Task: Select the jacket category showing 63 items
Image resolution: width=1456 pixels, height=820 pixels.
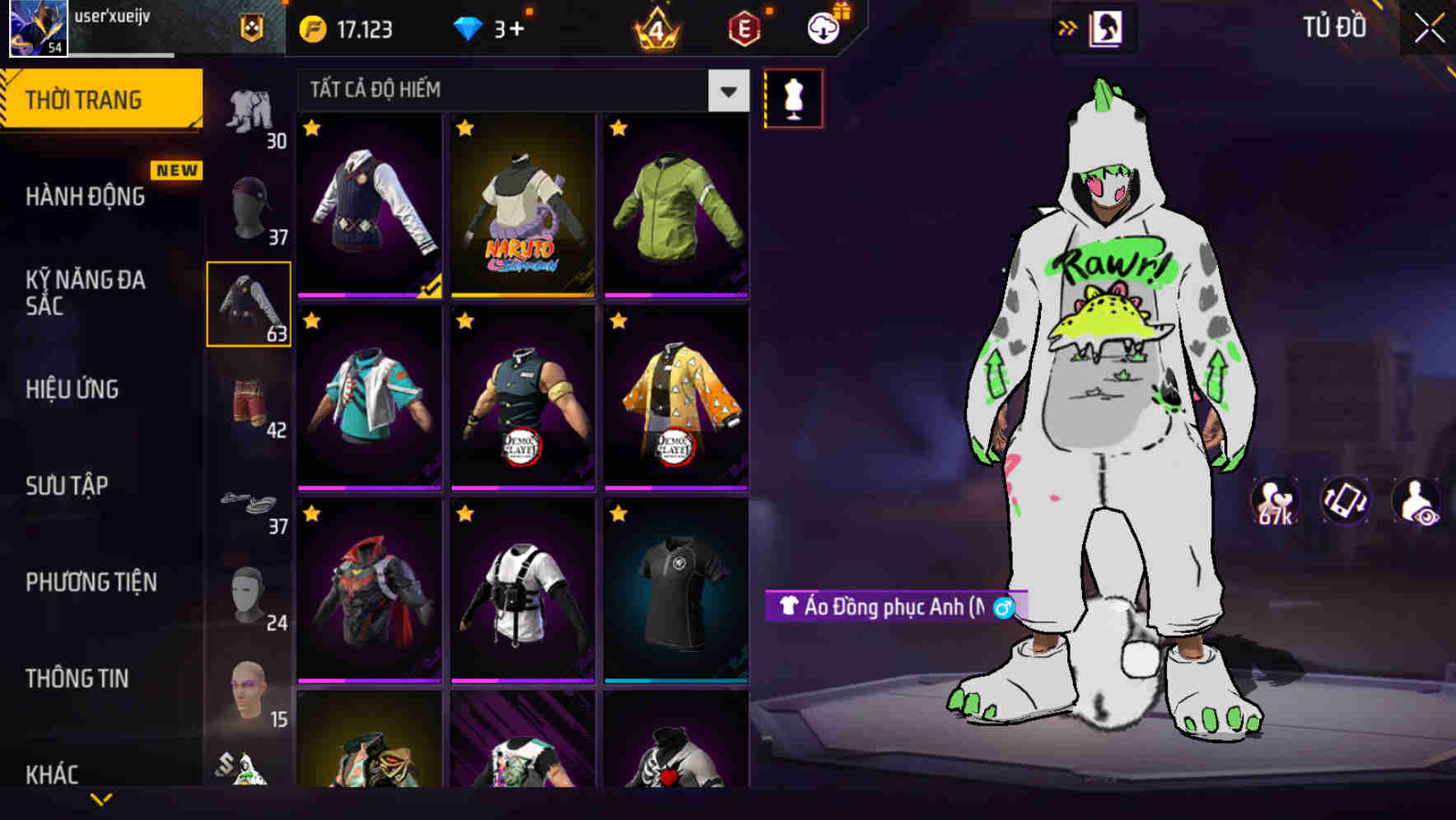Action: click(x=249, y=302)
